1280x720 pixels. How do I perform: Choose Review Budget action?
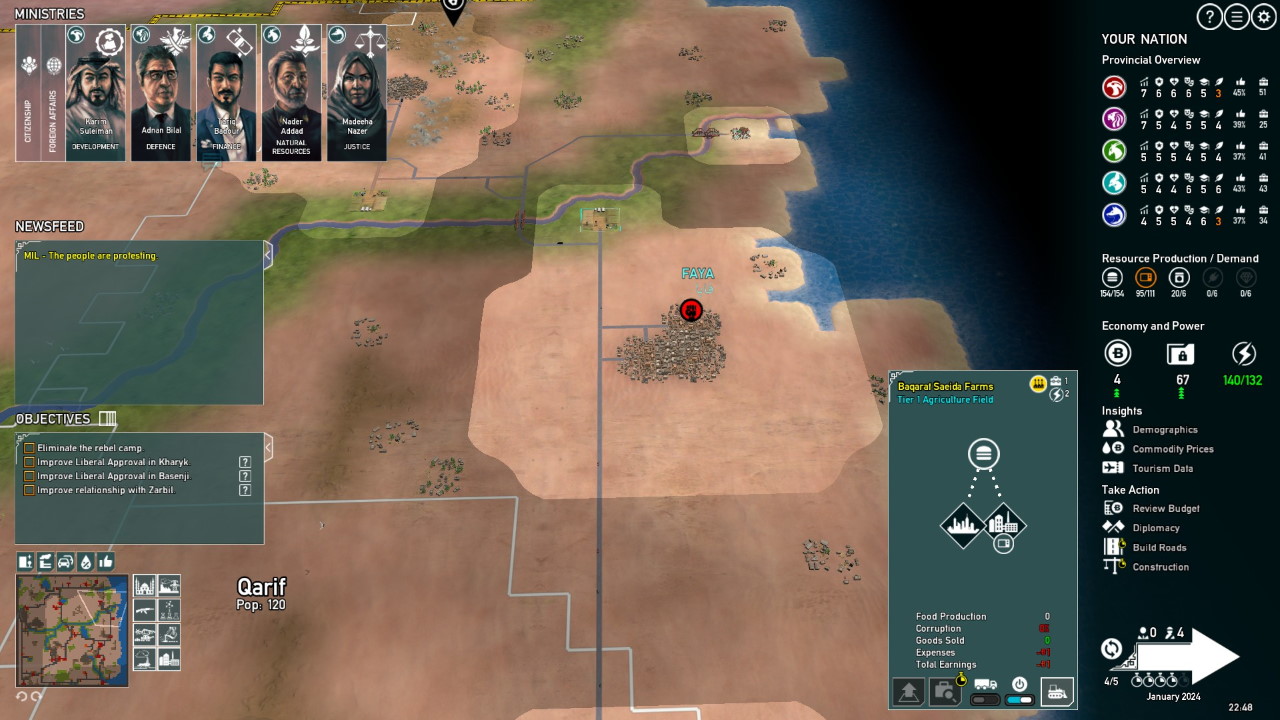(1165, 509)
